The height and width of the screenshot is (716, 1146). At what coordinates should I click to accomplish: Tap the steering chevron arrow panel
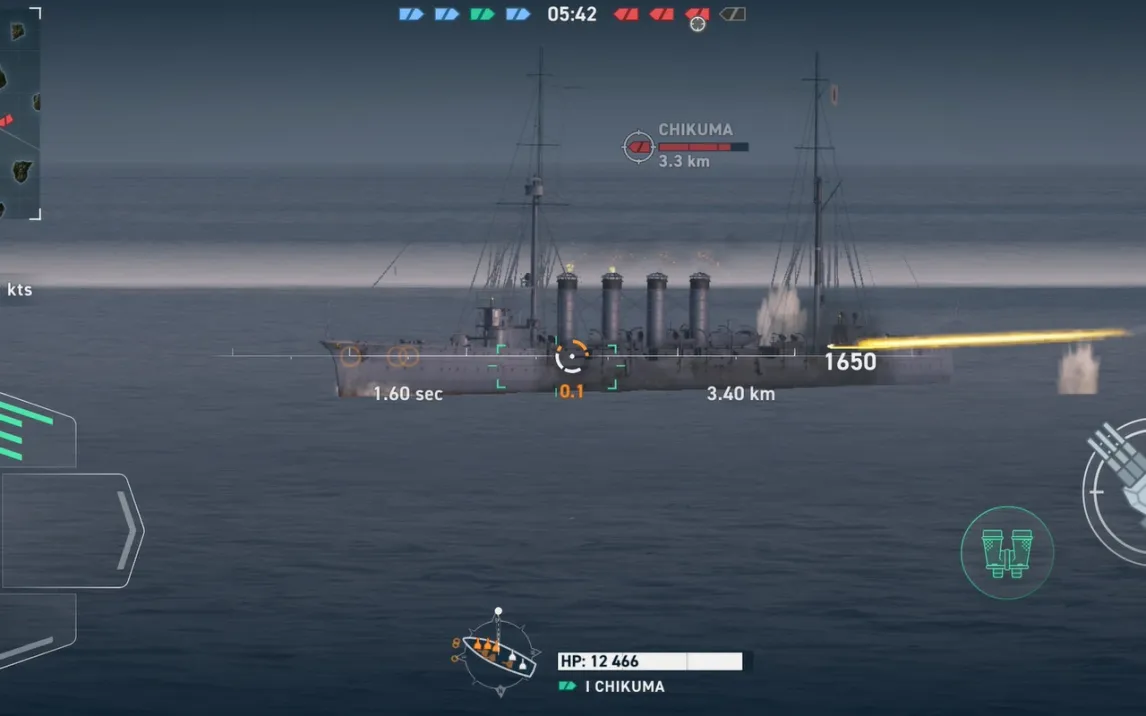click(72, 530)
